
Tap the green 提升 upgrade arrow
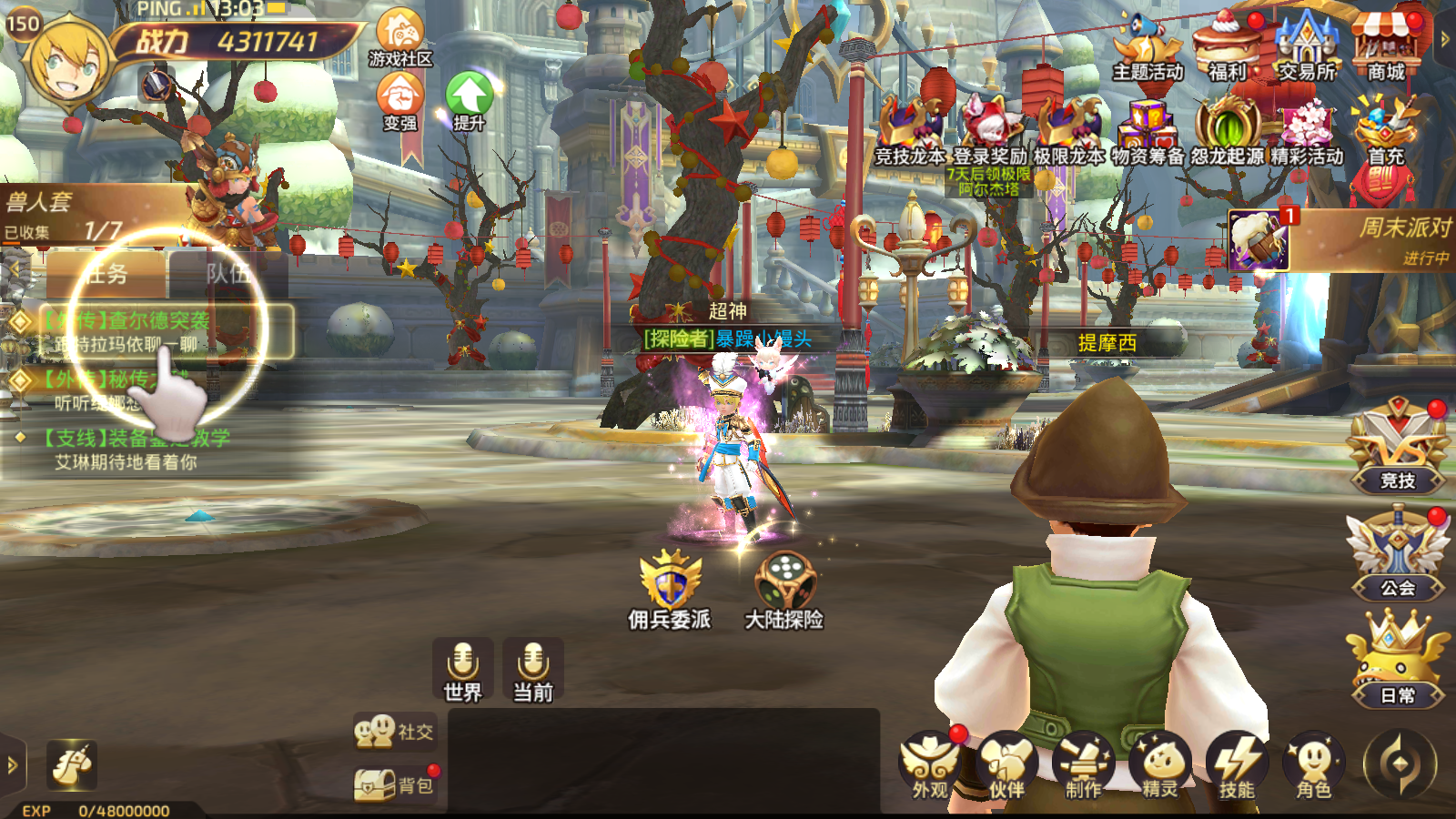[469, 98]
